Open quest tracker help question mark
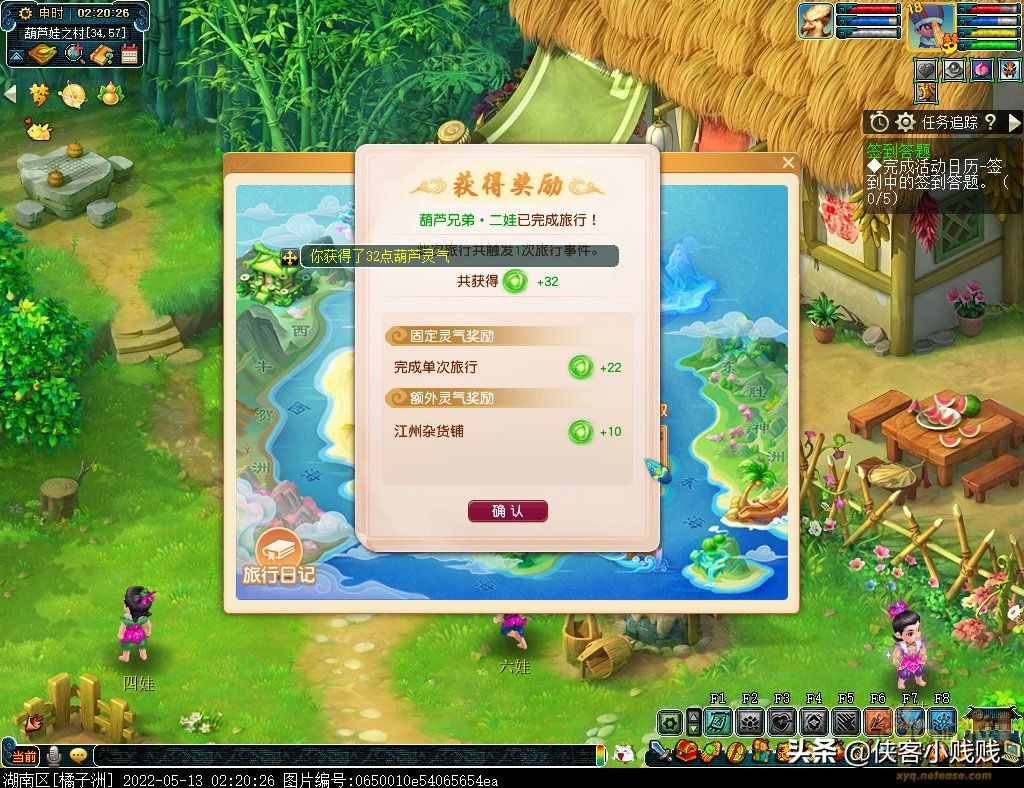The image size is (1024, 788). coord(990,122)
